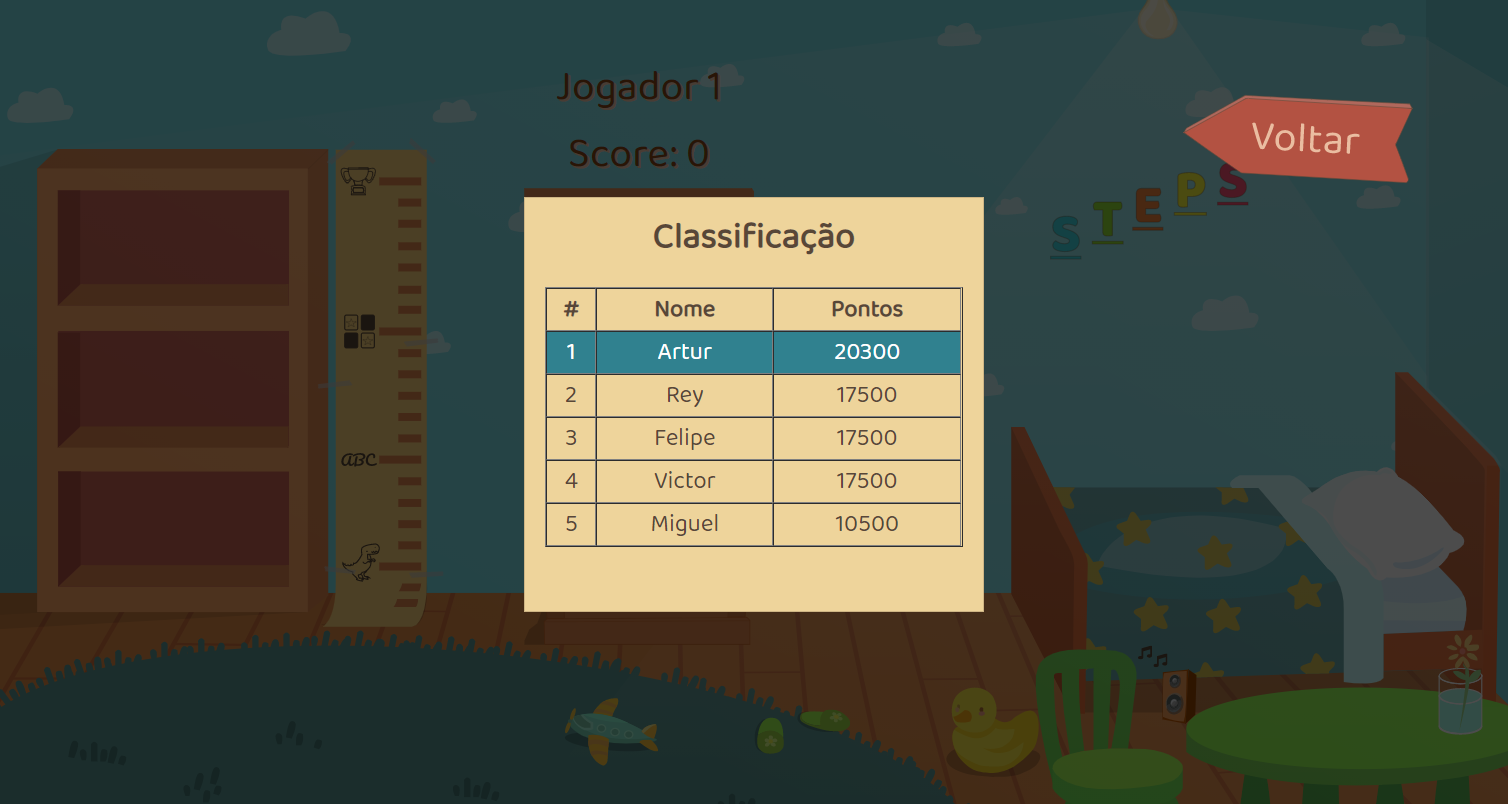Screen dimensions: 1508x804
Task: Click the hanging ceiling lamp
Action: click(x=1157, y=18)
